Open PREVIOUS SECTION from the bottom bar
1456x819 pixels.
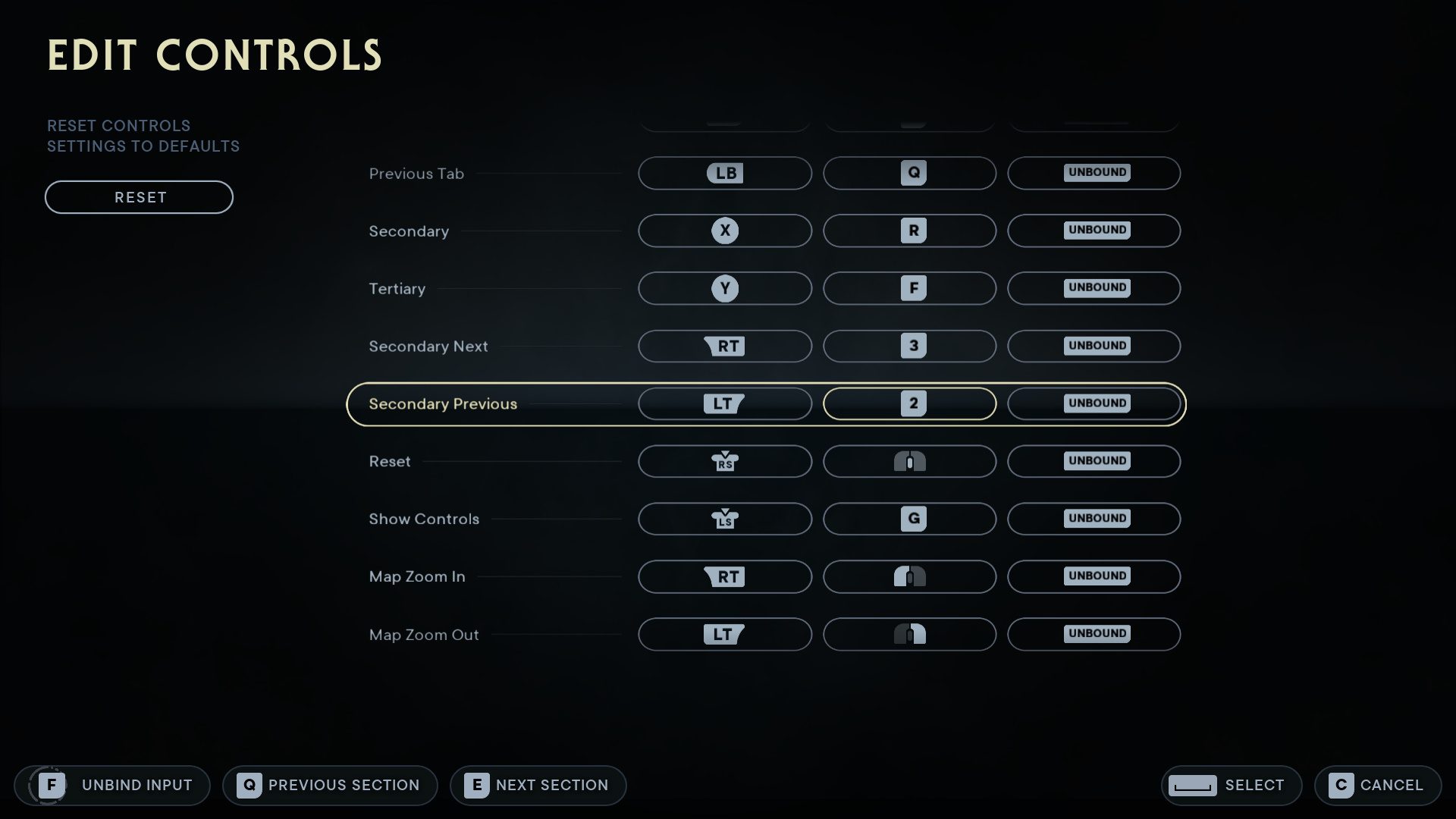(x=330, y=785)
